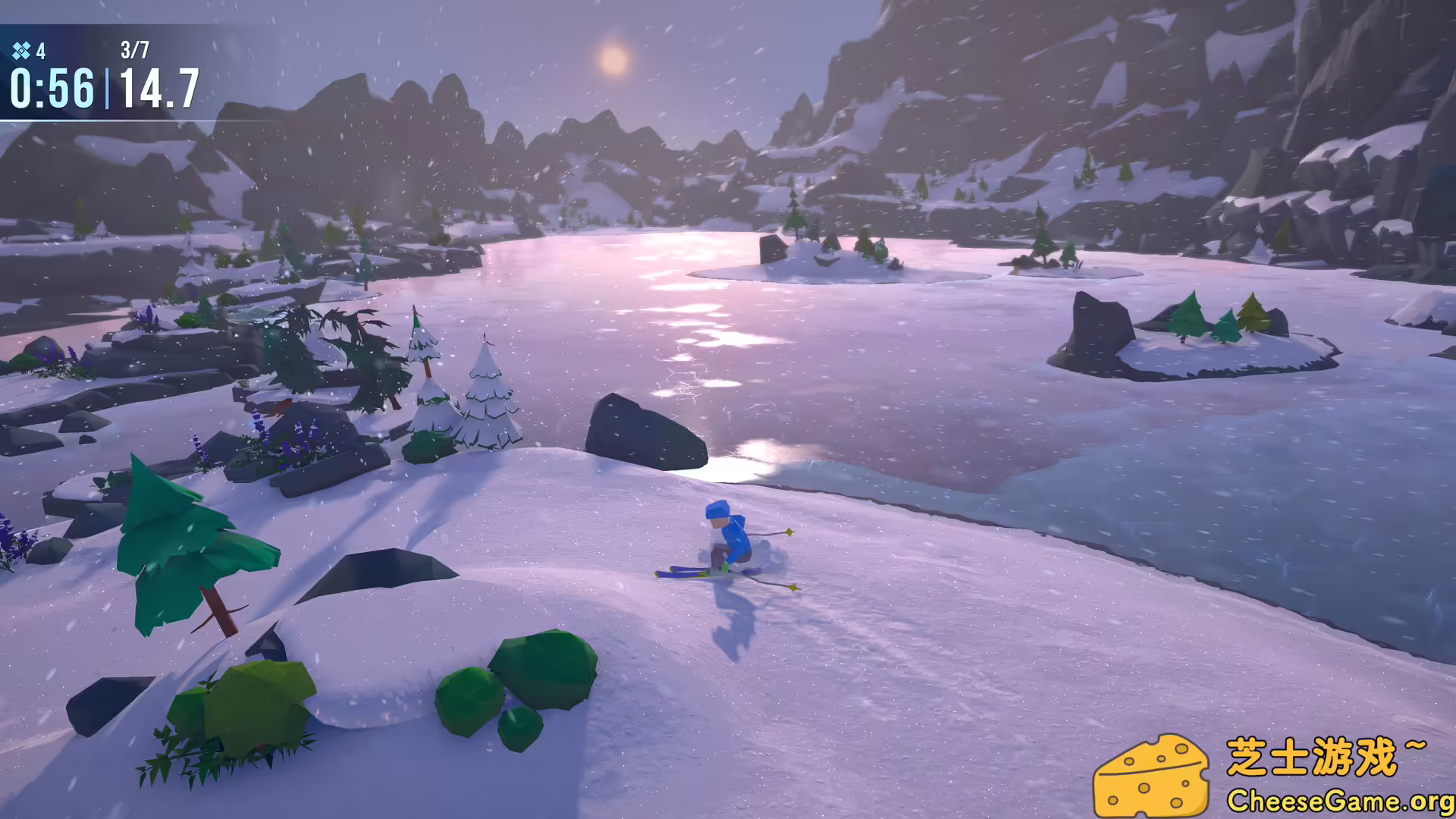
Task: Click the checkpoint progress indicator showing 3/7
Action: 135,50
